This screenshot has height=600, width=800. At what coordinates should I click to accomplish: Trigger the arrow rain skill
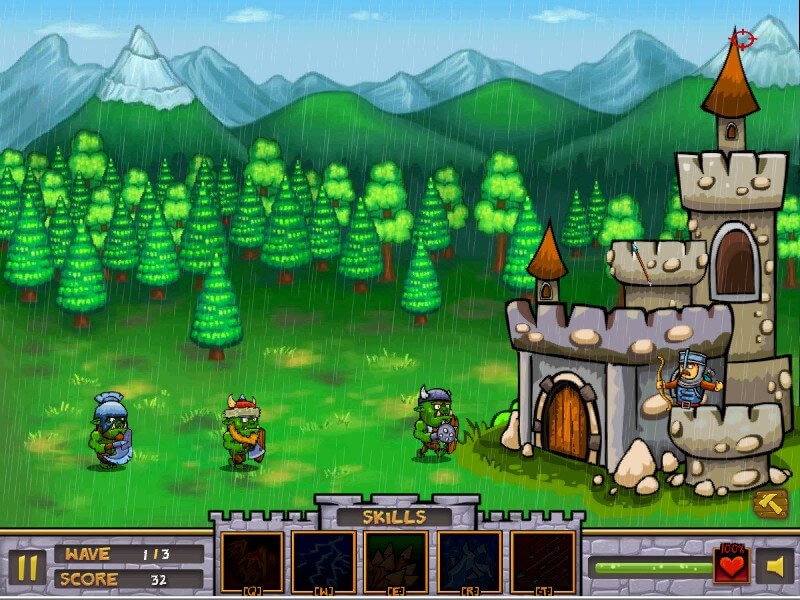coord(542,561)
